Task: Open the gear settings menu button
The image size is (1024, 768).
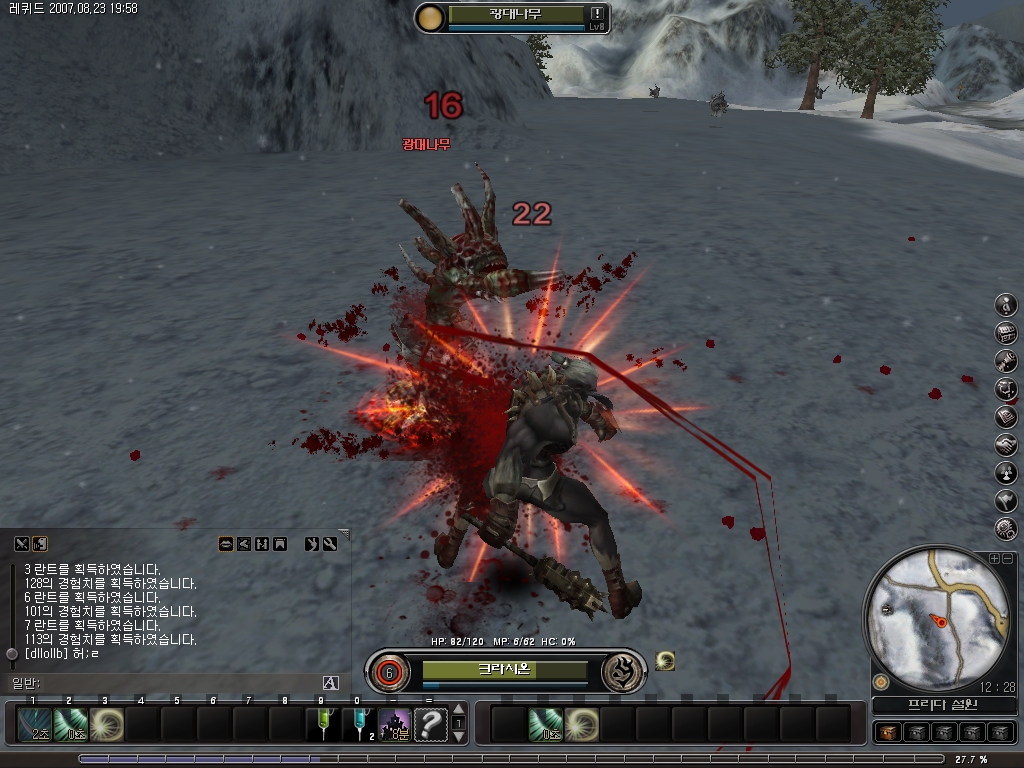Action: pyautogui.click(x=1006, y=527)
